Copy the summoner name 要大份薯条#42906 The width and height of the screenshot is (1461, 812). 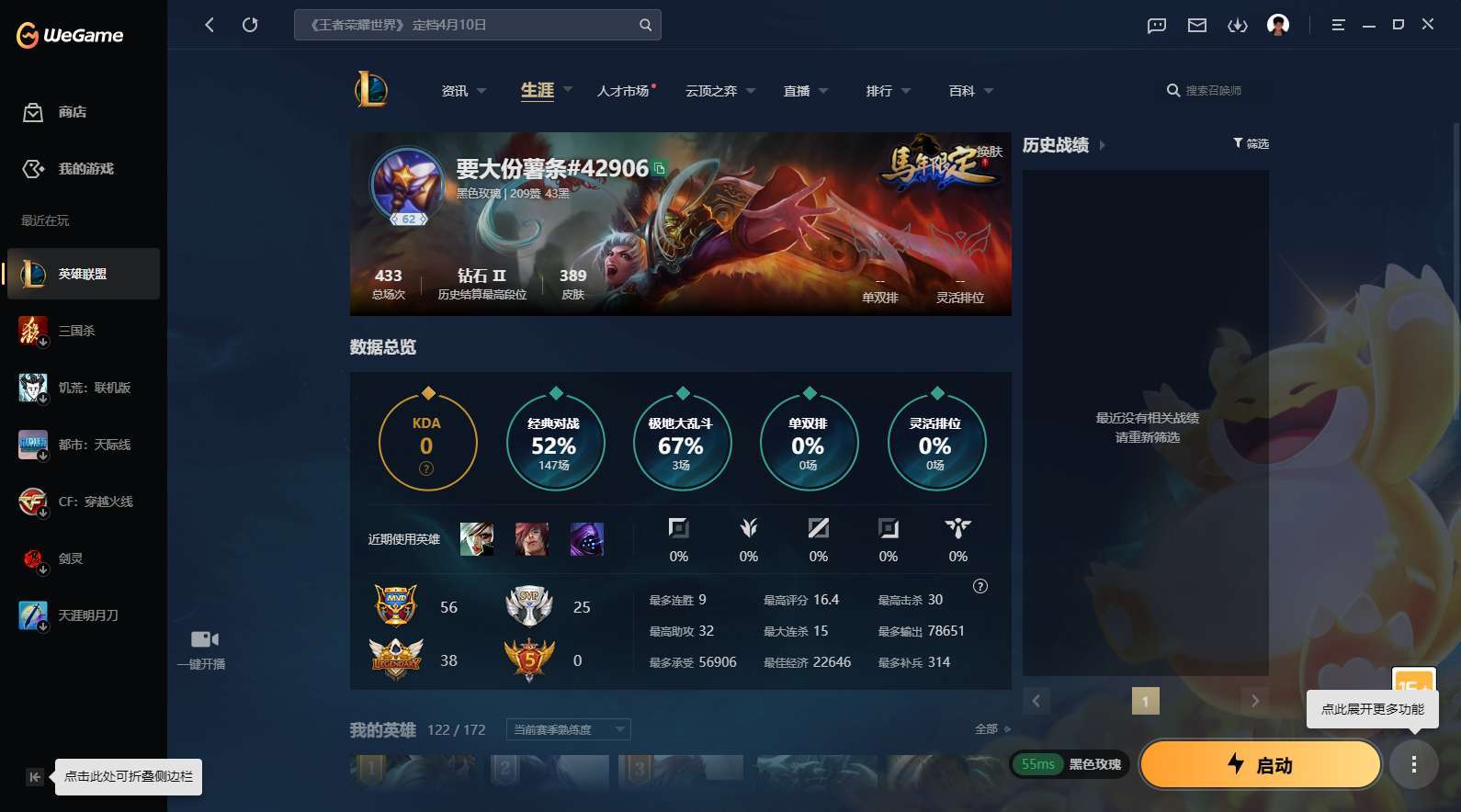659,169
